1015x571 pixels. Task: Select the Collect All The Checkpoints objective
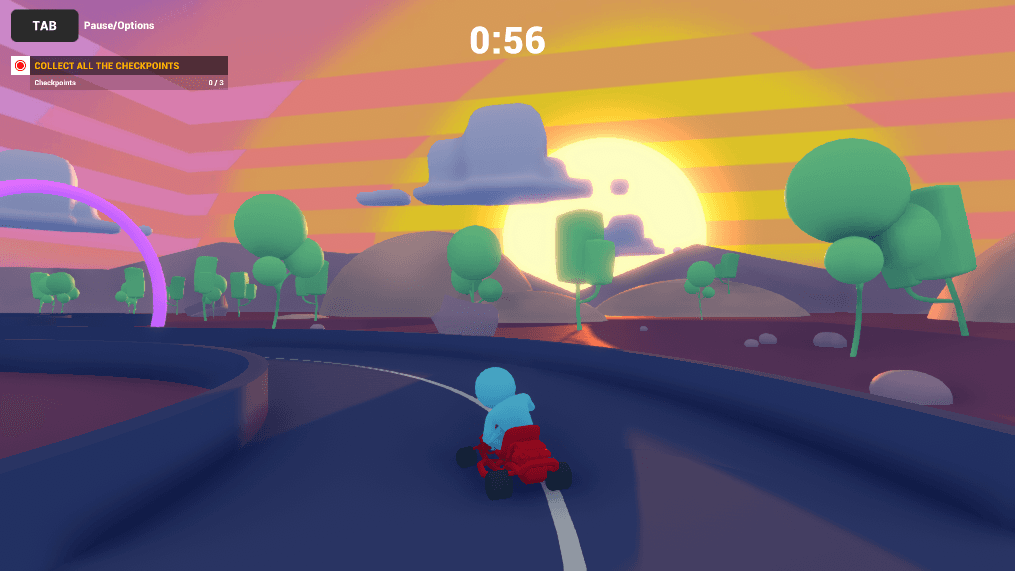(107, 66)
